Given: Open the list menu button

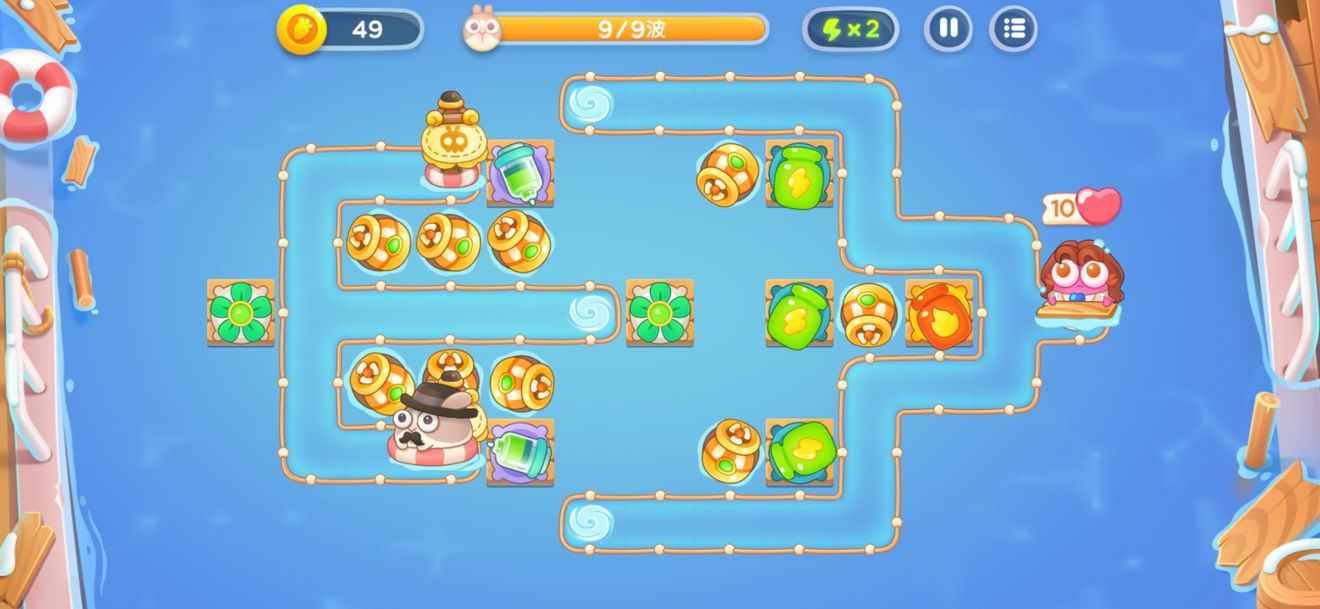Looking at the screenshot, I should pyautogui.click(x=1013, y=29).
